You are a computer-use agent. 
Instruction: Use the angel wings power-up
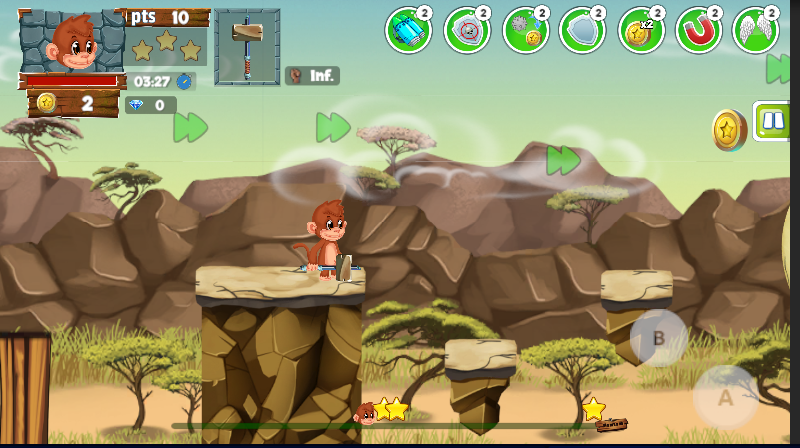[756, 30]
